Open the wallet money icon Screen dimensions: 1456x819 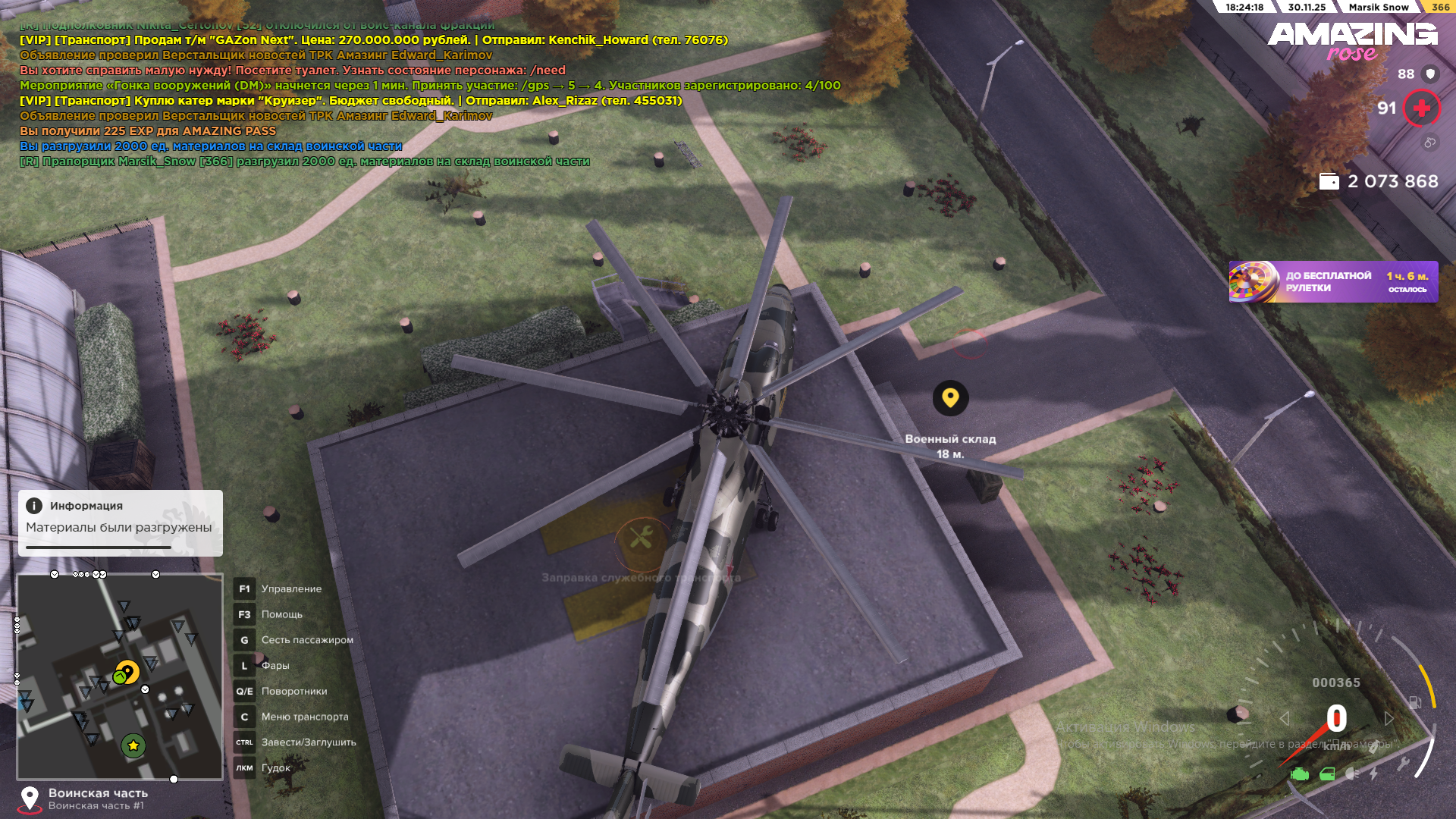(1329, 182)
